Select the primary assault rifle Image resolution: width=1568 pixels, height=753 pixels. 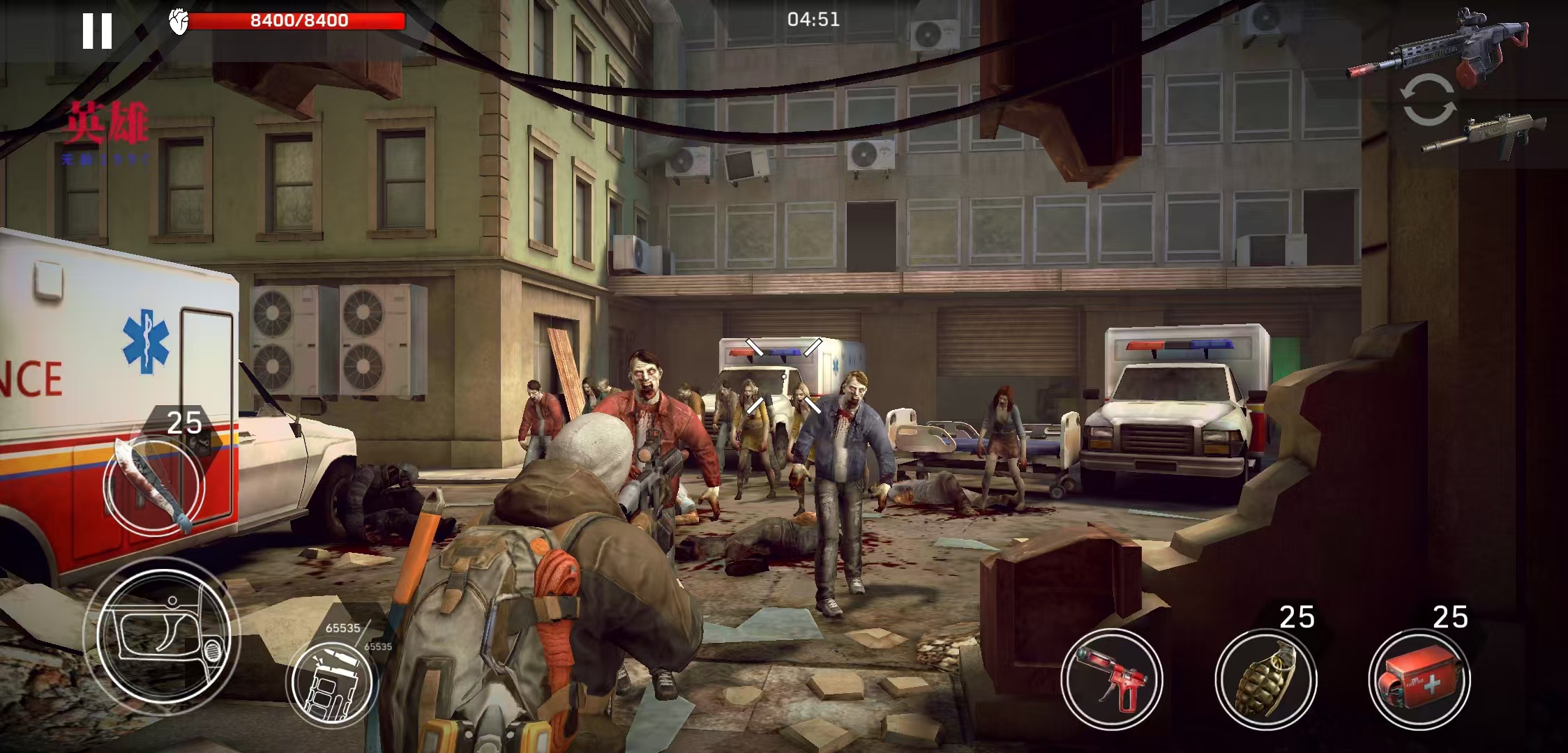[x=1439, y=47]
